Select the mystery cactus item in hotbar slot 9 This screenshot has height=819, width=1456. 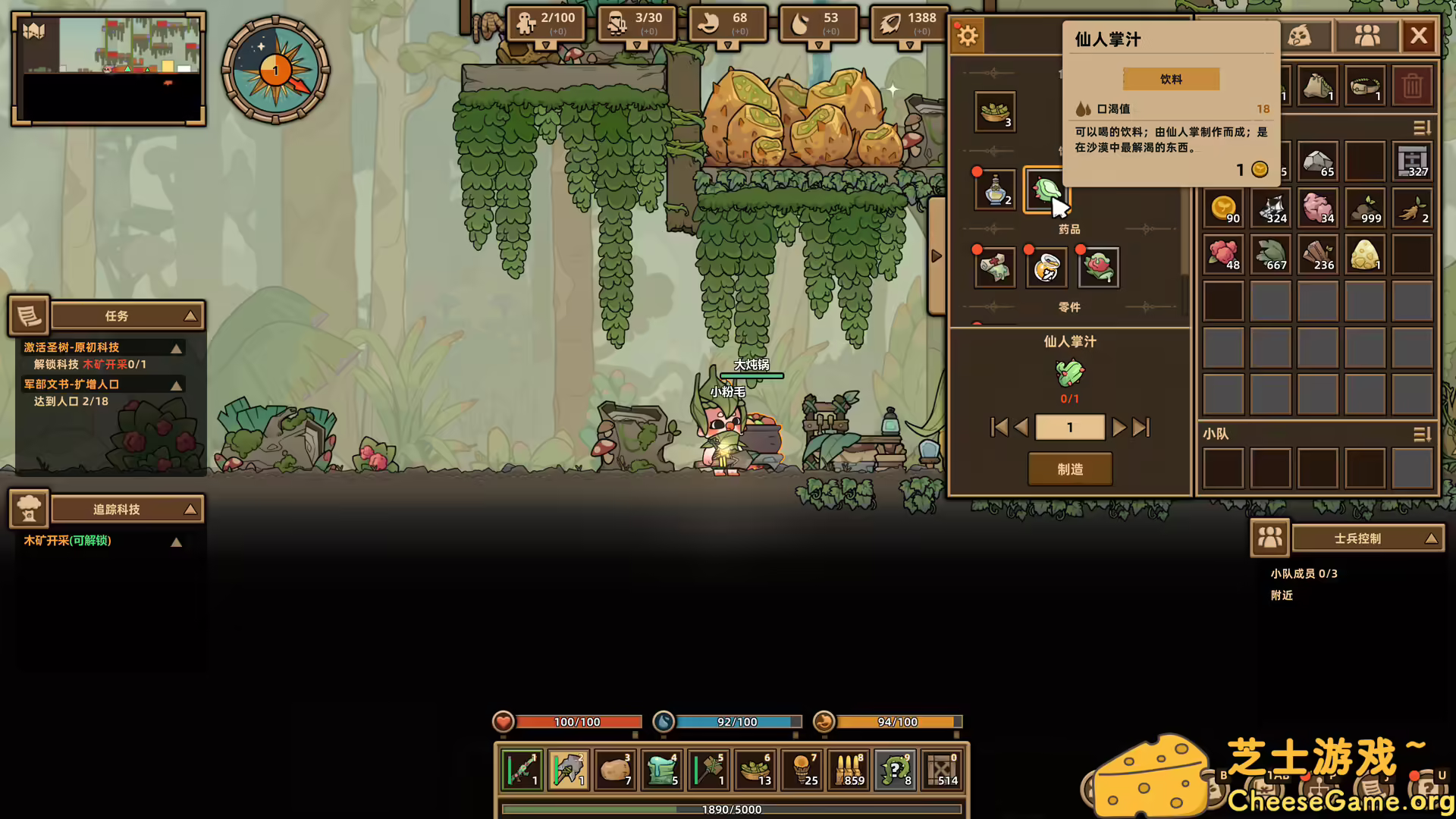[895, 770]
